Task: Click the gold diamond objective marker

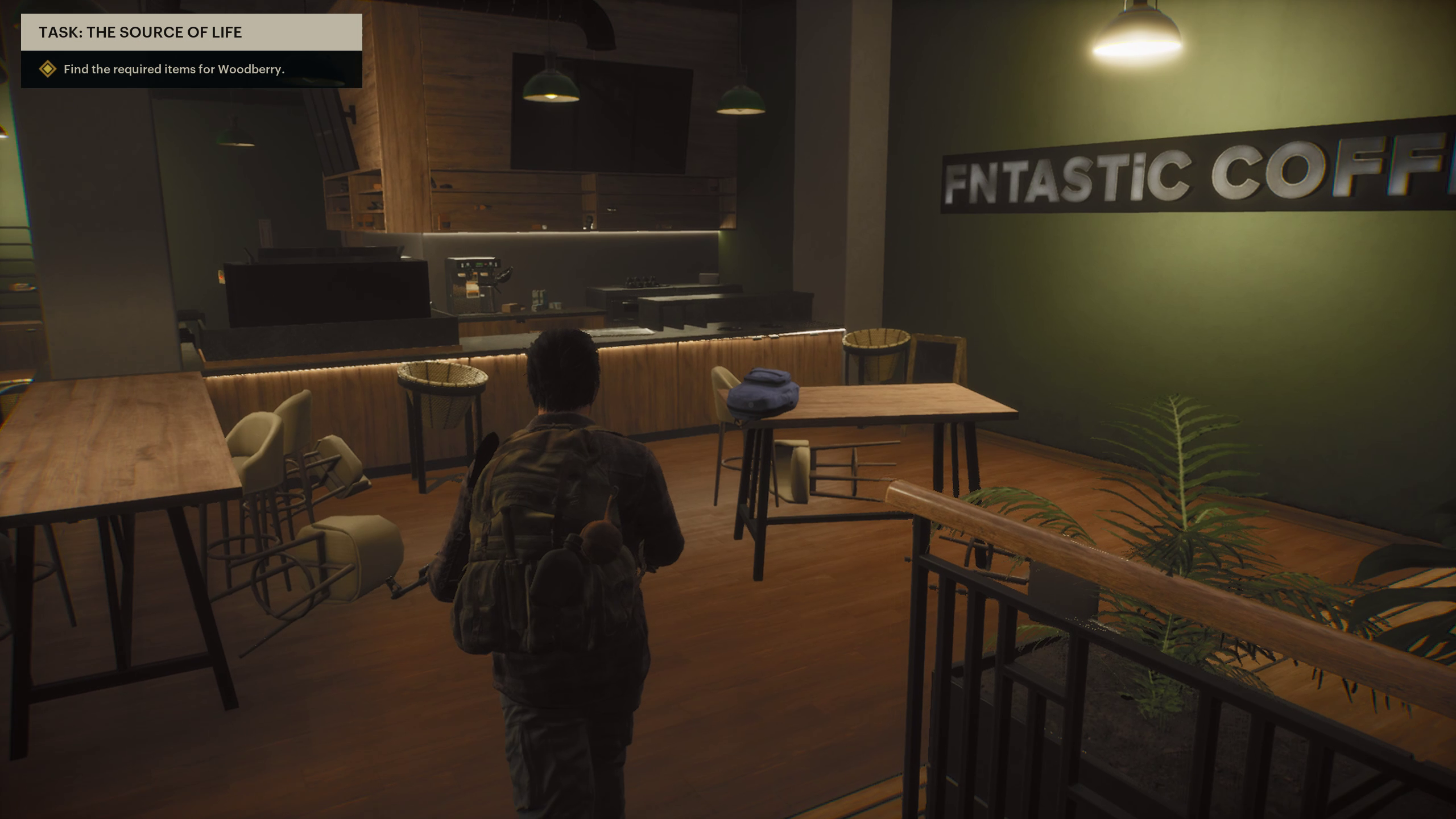Action: point(48,69)
